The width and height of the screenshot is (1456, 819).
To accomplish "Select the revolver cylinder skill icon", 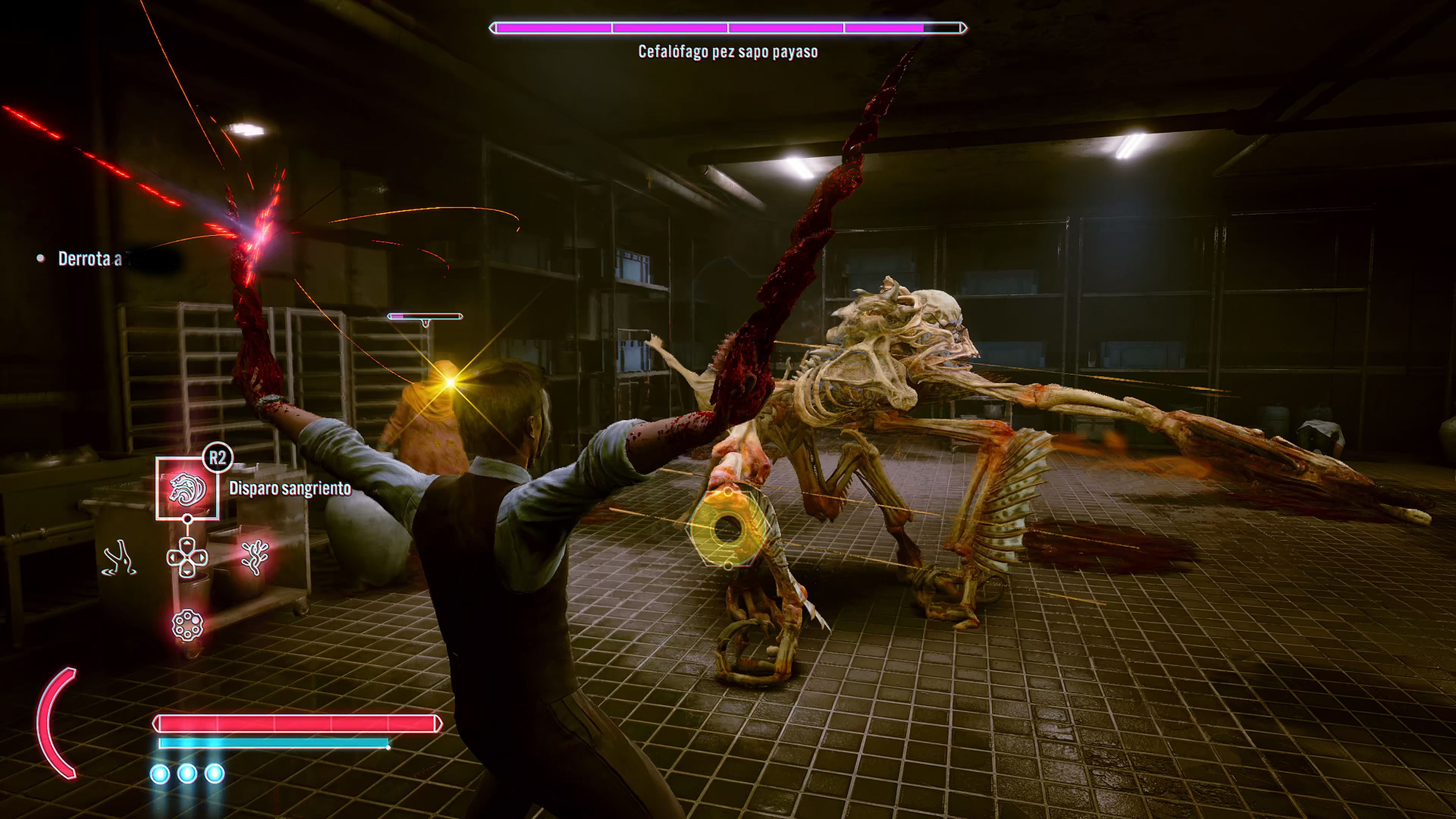I will click(187, 625).
